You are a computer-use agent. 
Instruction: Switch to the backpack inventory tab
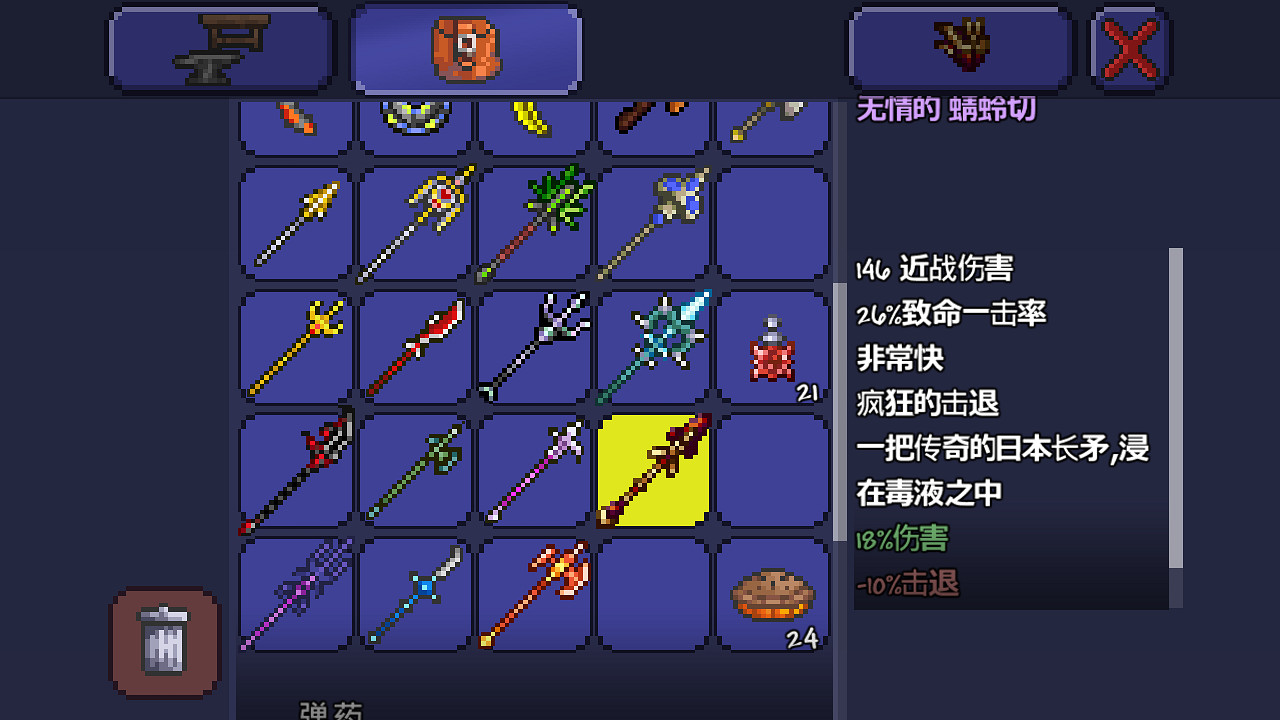coord(465,47)
